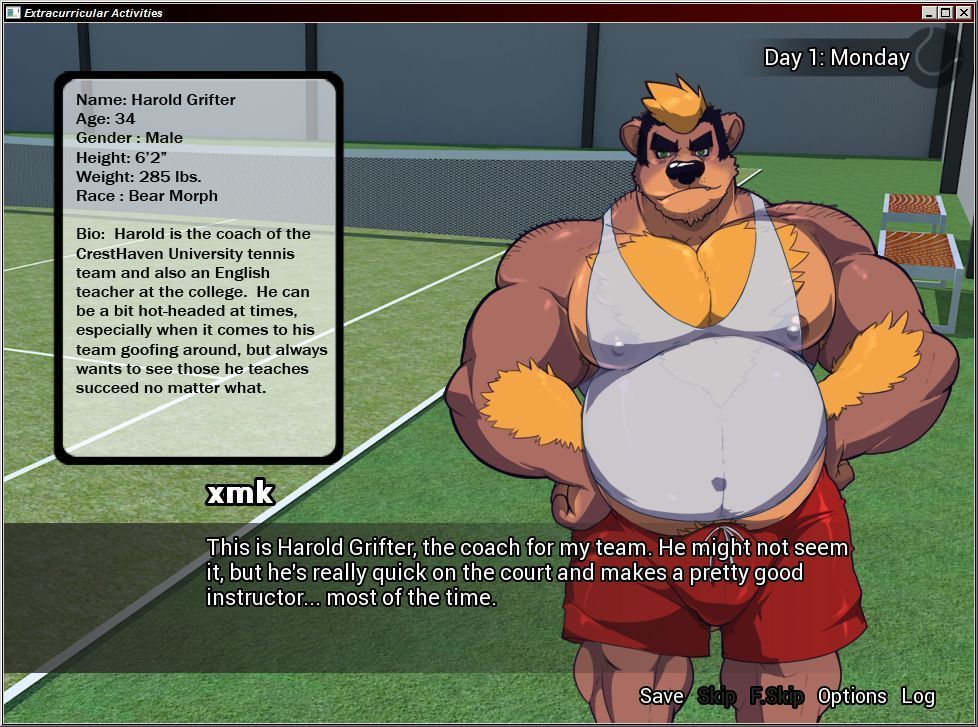Screen dimensions: 978x727
Task: Close the game window
Action: [962, 13]
